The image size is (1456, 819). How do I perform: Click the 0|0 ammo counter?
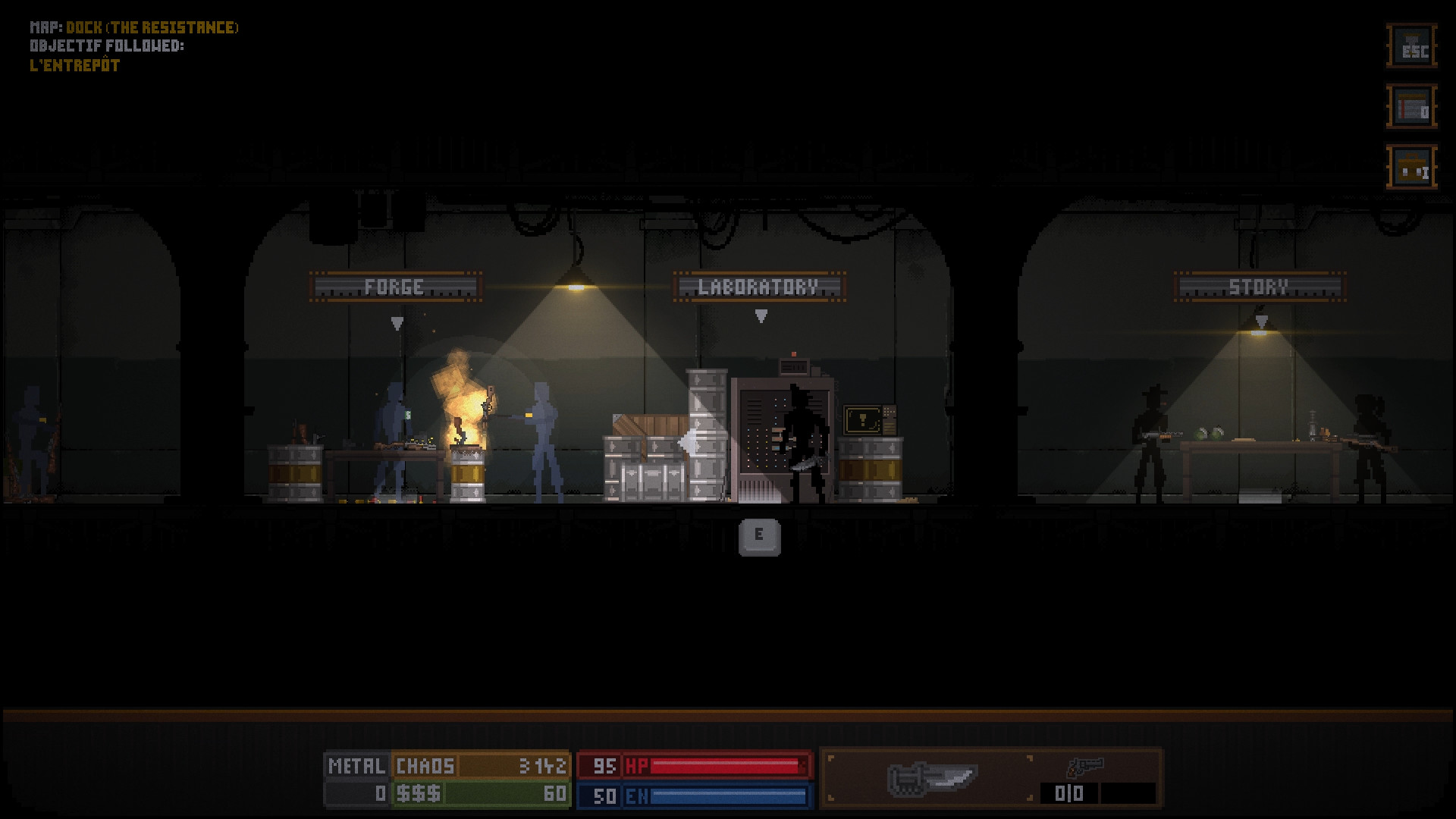[1069, 793]
